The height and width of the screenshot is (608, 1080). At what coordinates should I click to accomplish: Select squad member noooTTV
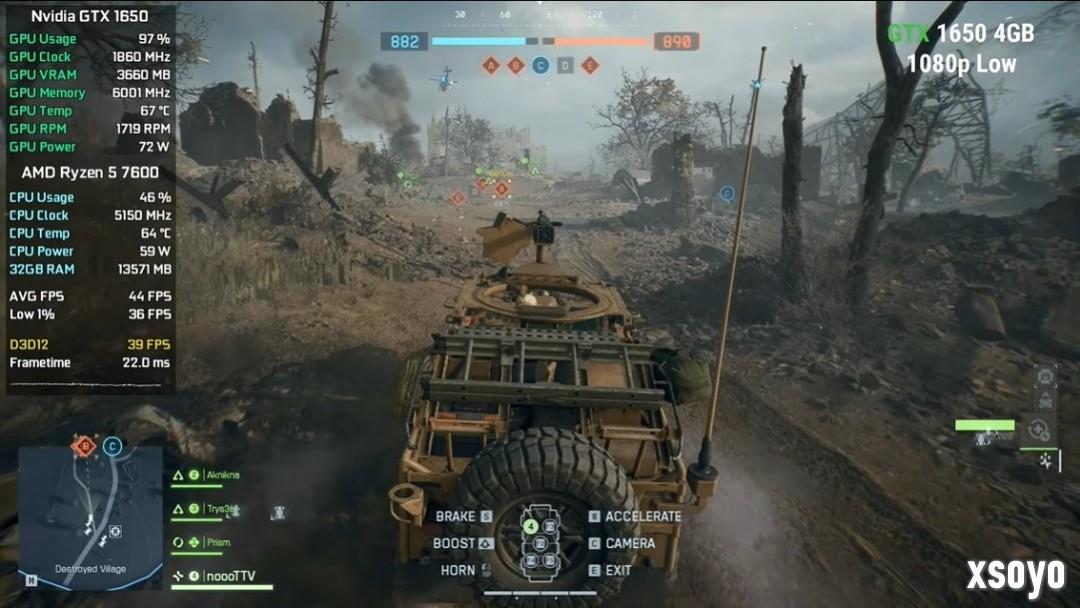(x=230, y=576)
